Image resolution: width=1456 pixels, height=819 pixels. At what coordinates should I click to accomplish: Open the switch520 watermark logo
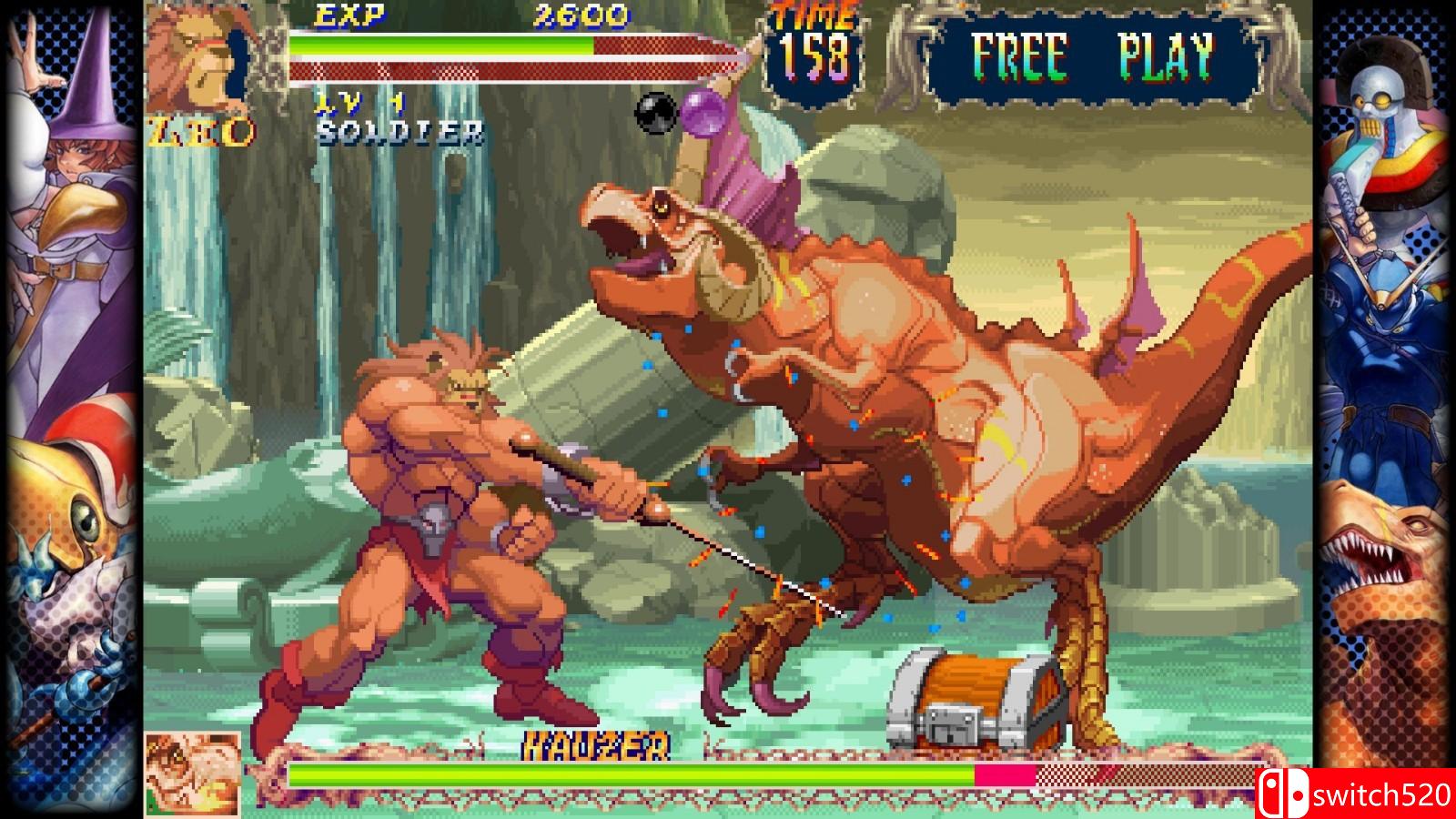[x=1356, y=794]
